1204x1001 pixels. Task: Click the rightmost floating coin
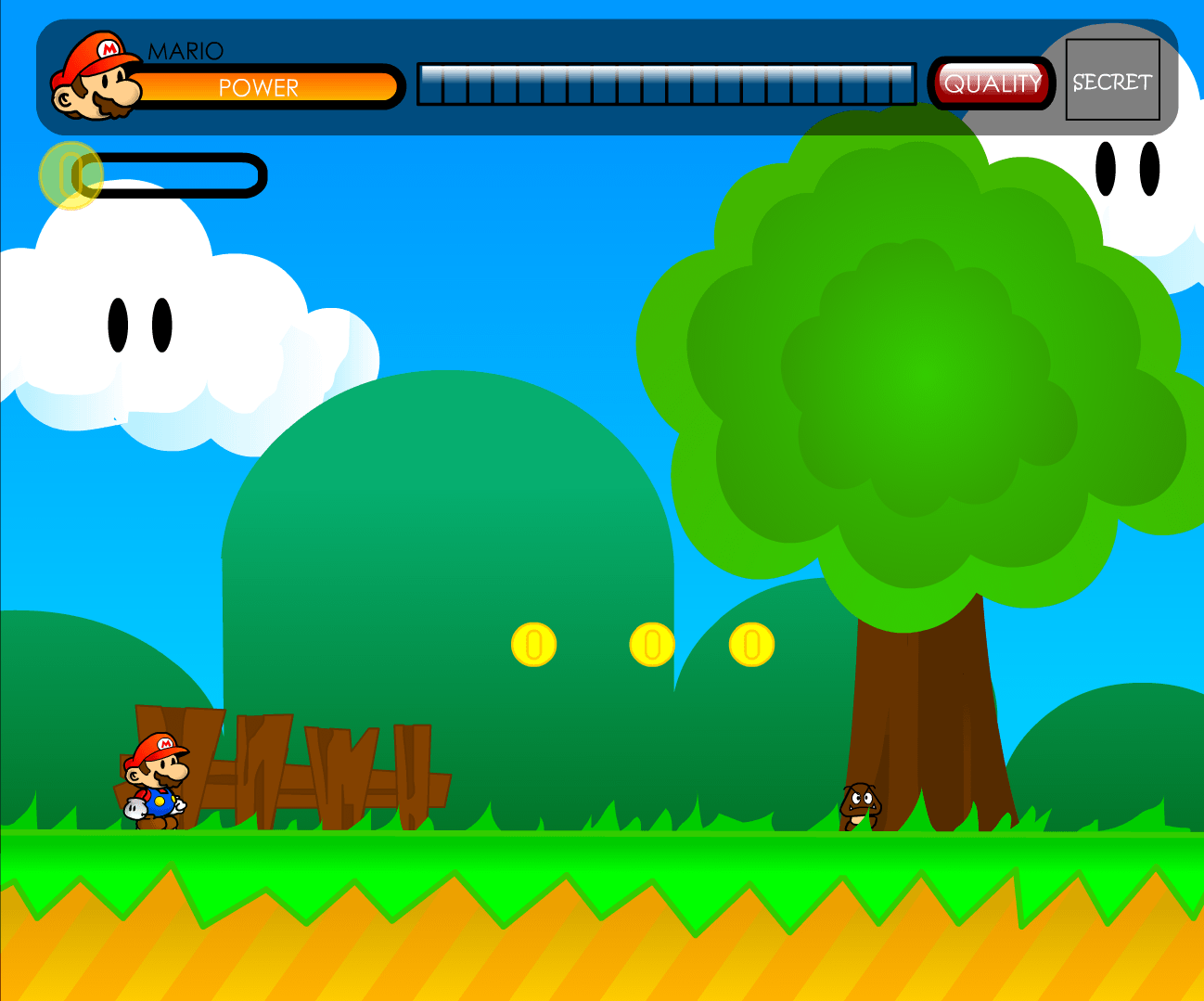[753, 645]
